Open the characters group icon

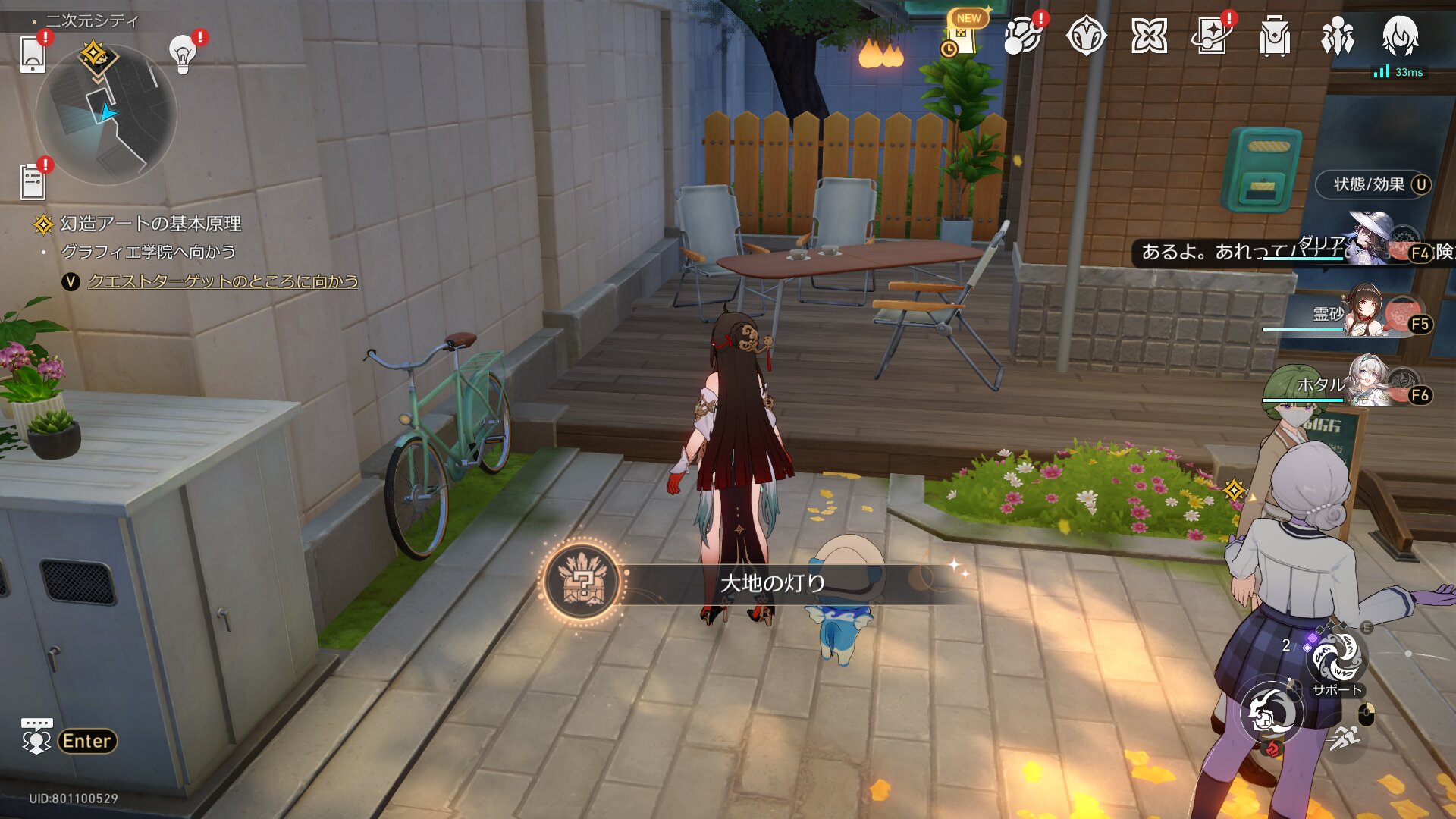click(1337, 36)
